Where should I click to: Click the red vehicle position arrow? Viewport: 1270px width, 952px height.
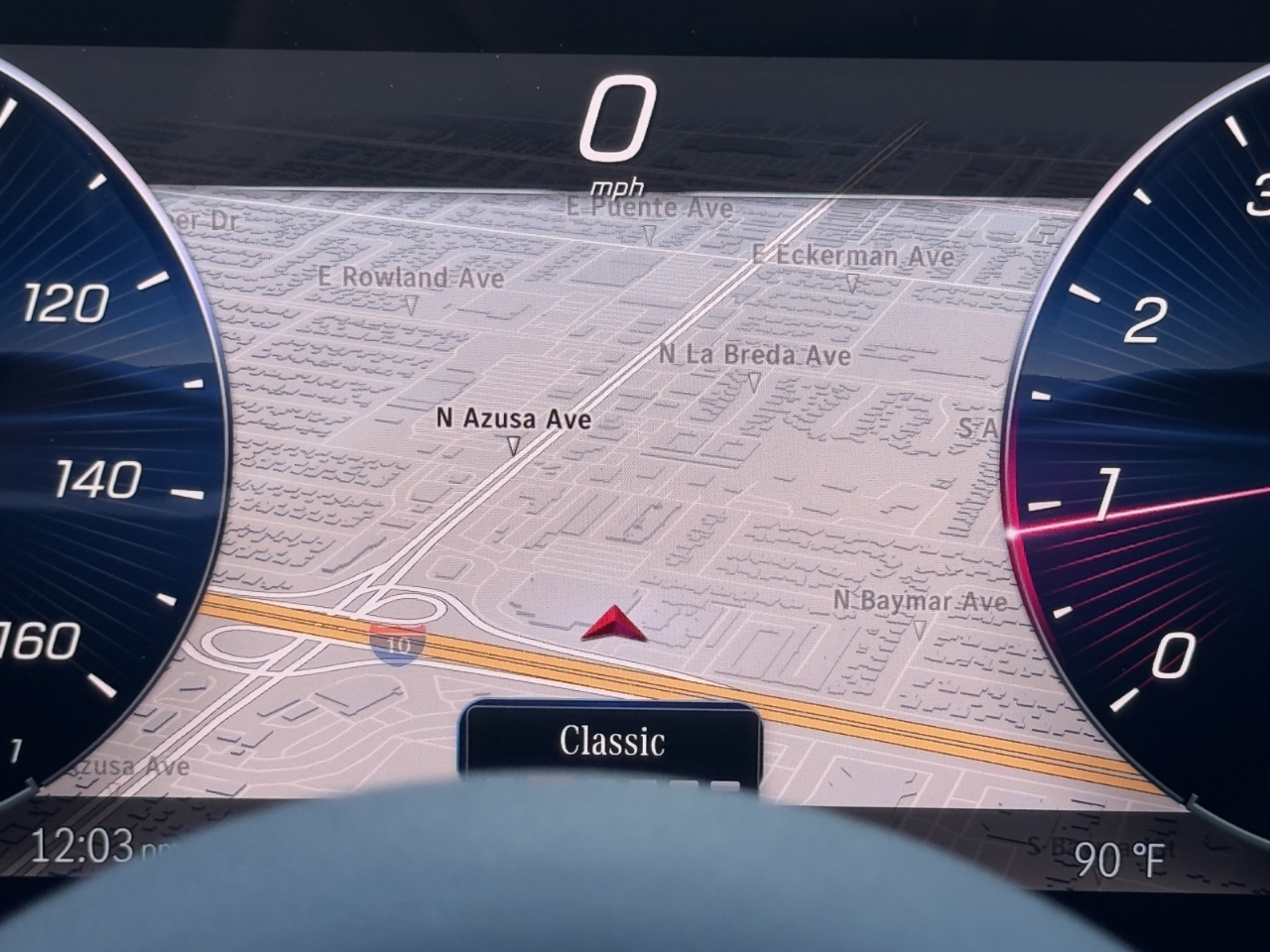[x=614, y=623]
